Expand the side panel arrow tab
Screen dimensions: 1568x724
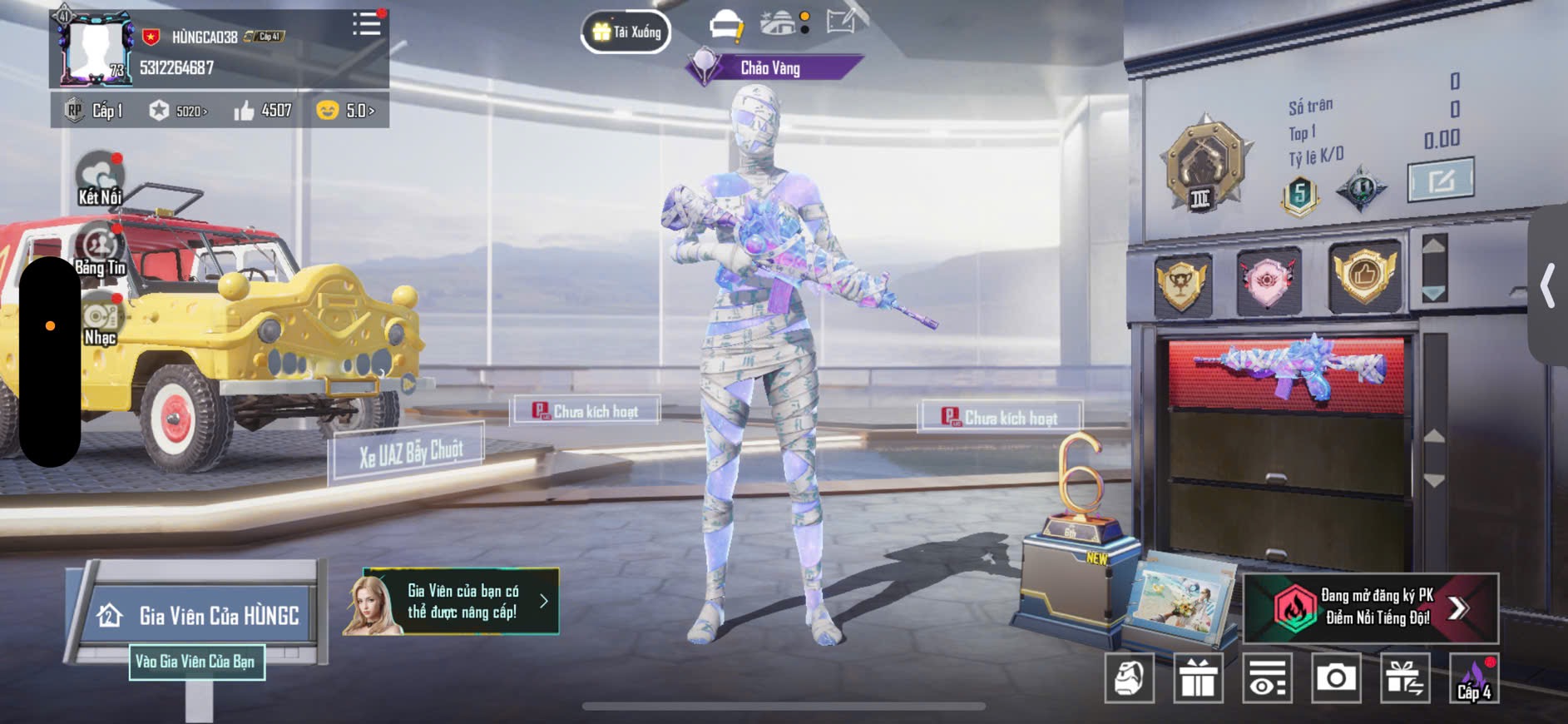pos(1548,285)
